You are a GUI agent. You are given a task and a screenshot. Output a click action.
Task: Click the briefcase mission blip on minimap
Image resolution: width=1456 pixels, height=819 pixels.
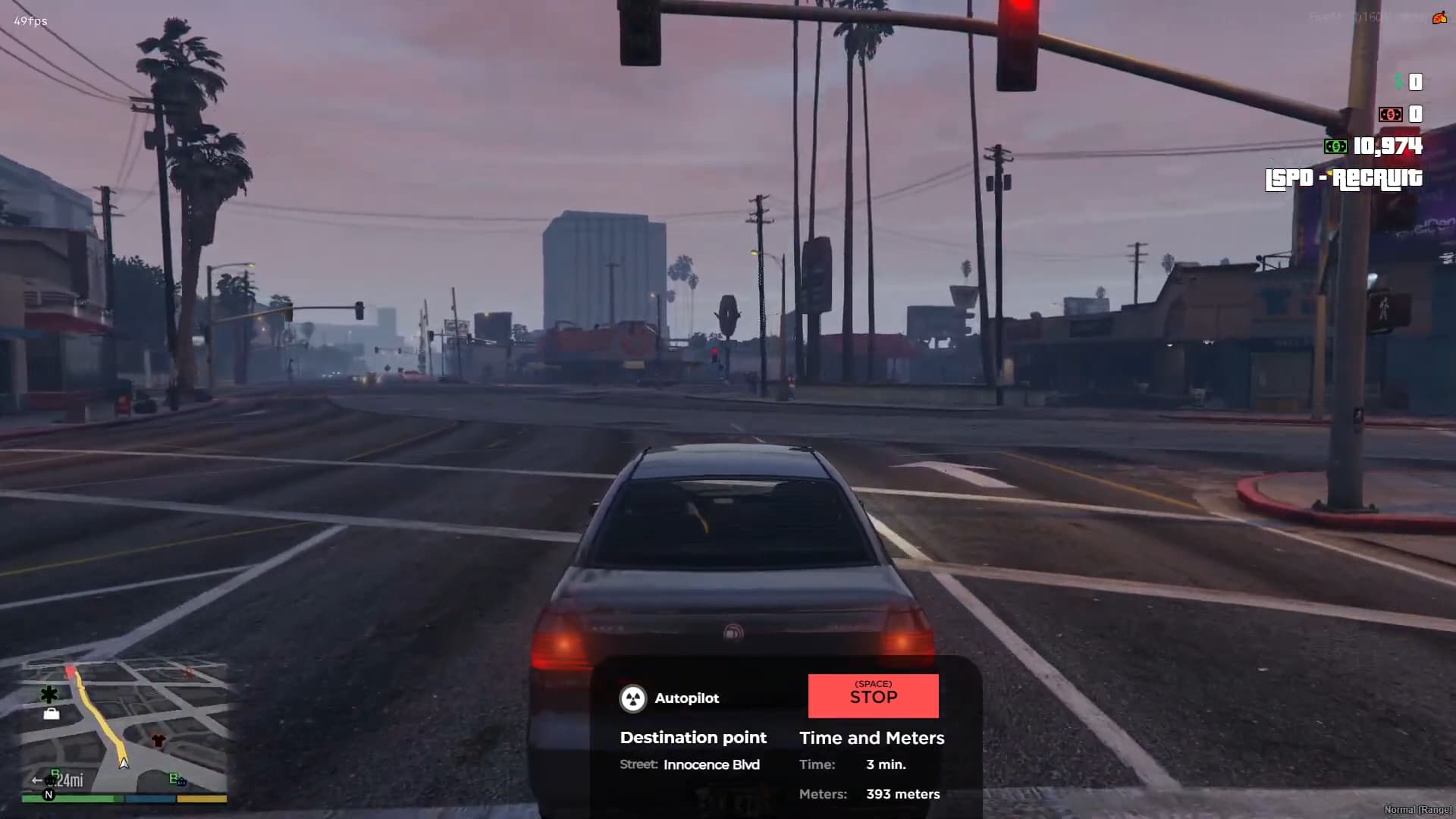[x=52, y=714]
